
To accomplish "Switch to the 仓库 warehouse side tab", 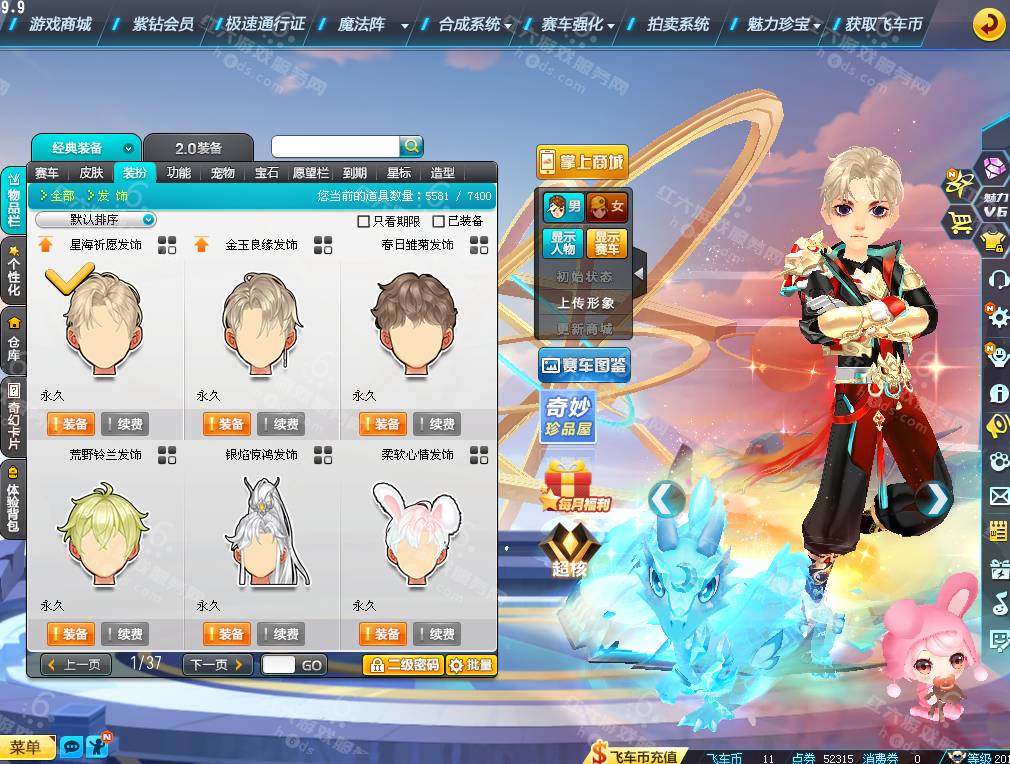I will tap(14, 338).
